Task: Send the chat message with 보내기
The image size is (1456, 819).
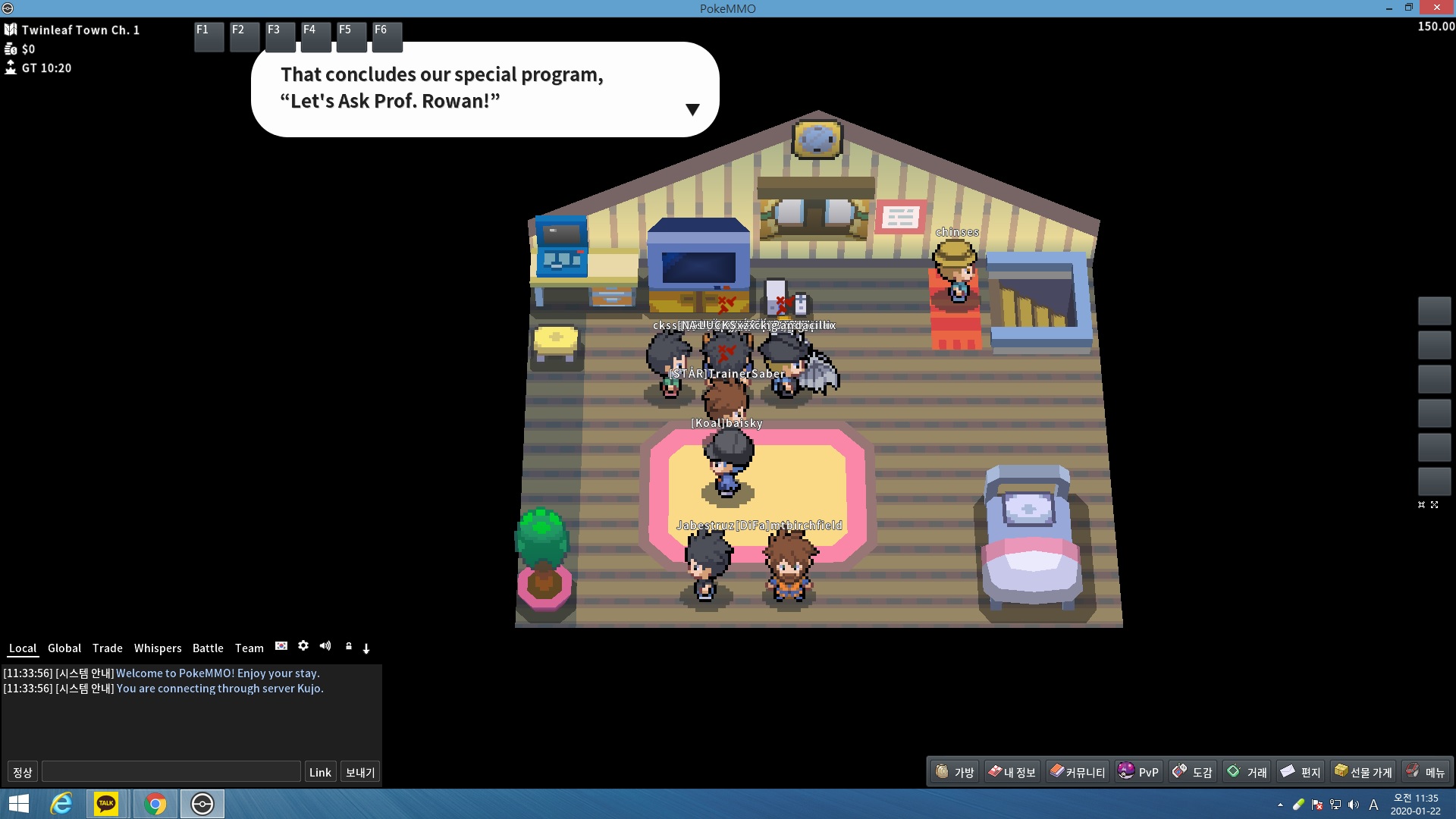Action: (360, 772)
